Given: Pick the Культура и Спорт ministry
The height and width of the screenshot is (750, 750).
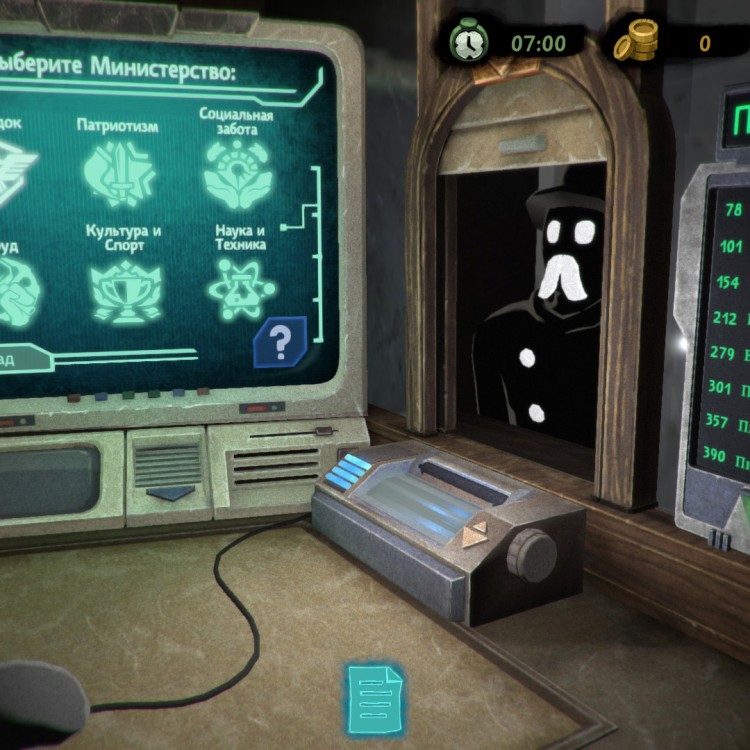Looking at the screenshot, I should point(124,290).
